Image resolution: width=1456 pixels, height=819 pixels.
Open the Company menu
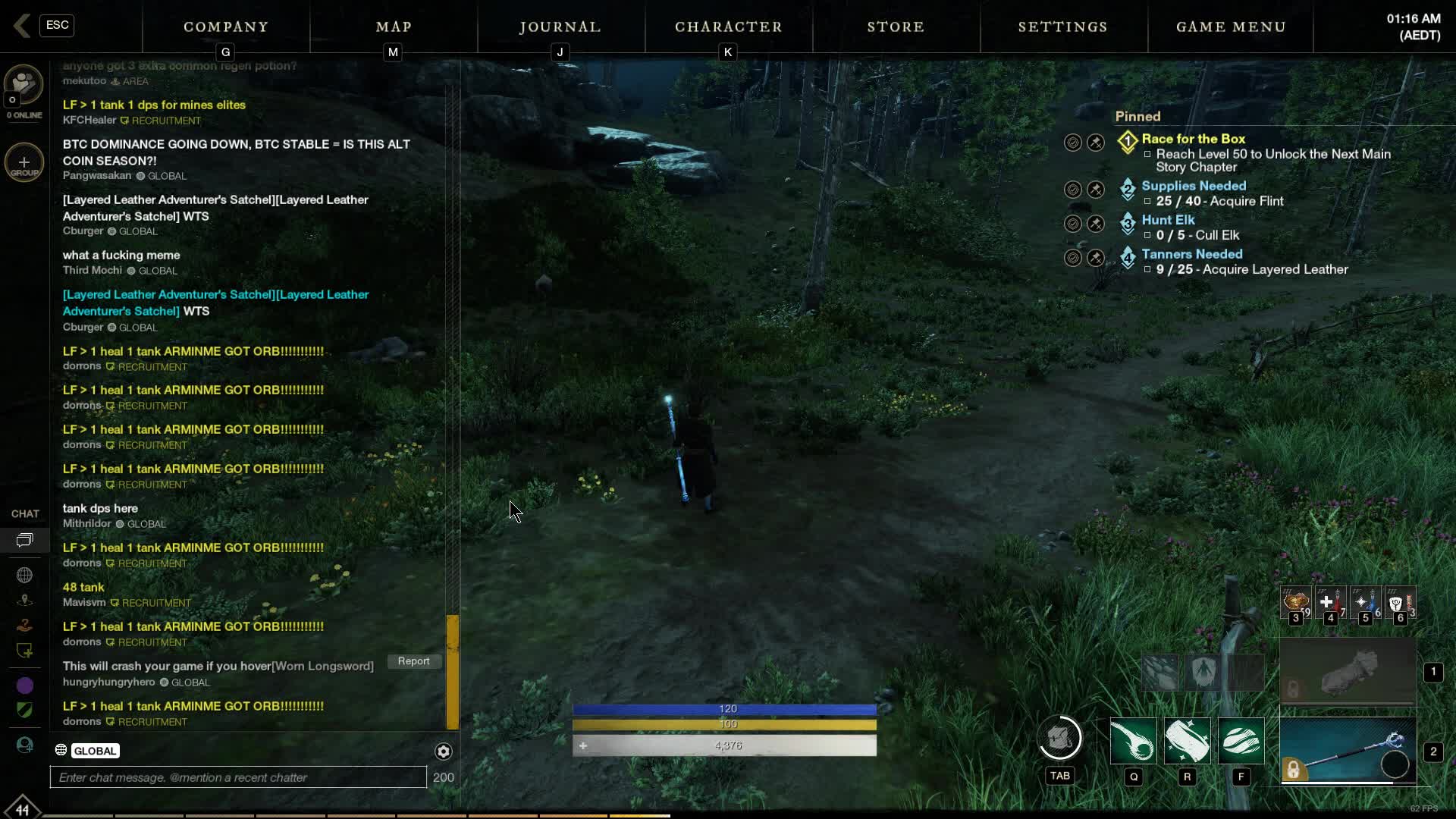pos(226,27)
